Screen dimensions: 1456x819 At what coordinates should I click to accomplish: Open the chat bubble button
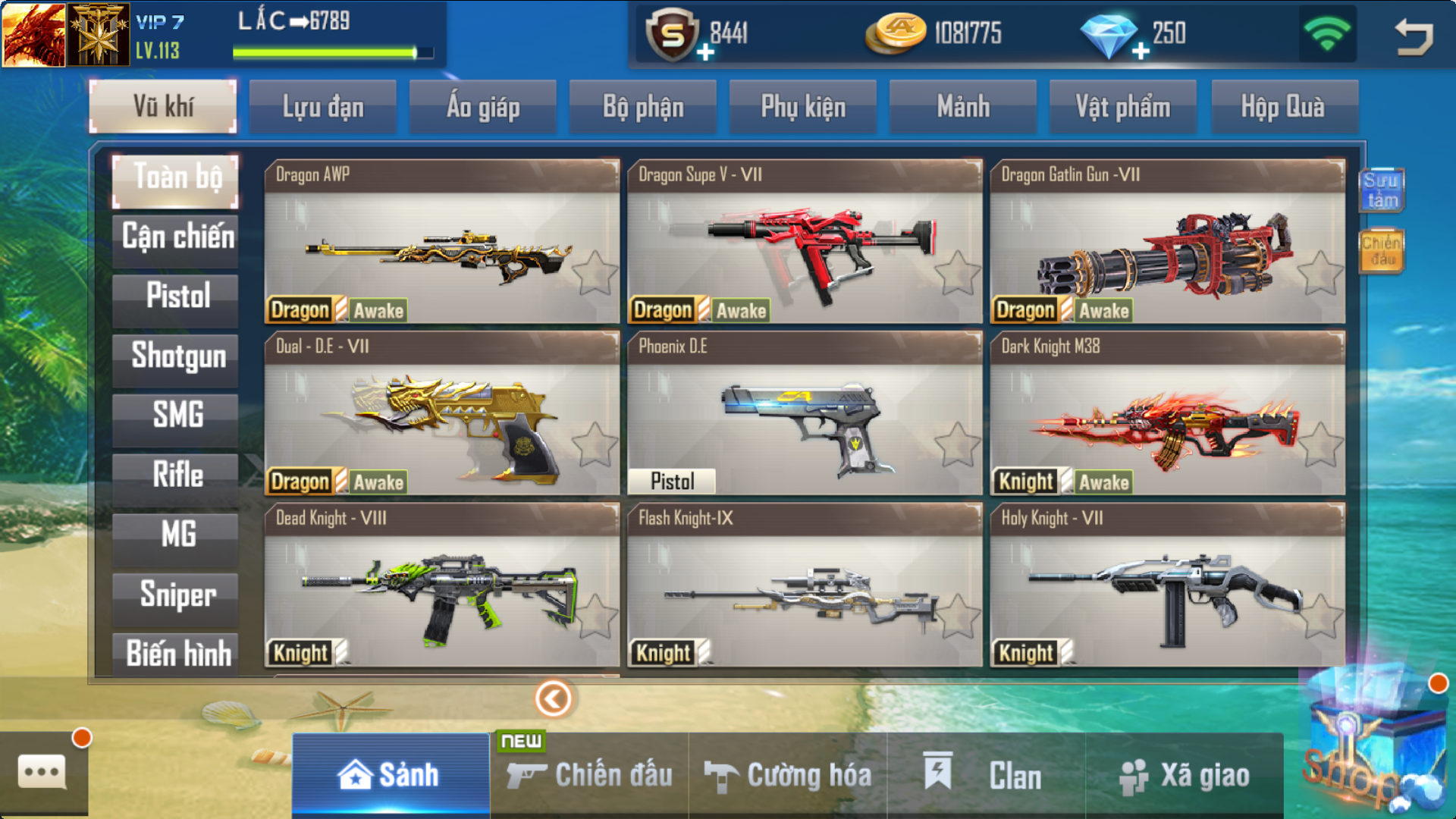(x=42, y=772)
